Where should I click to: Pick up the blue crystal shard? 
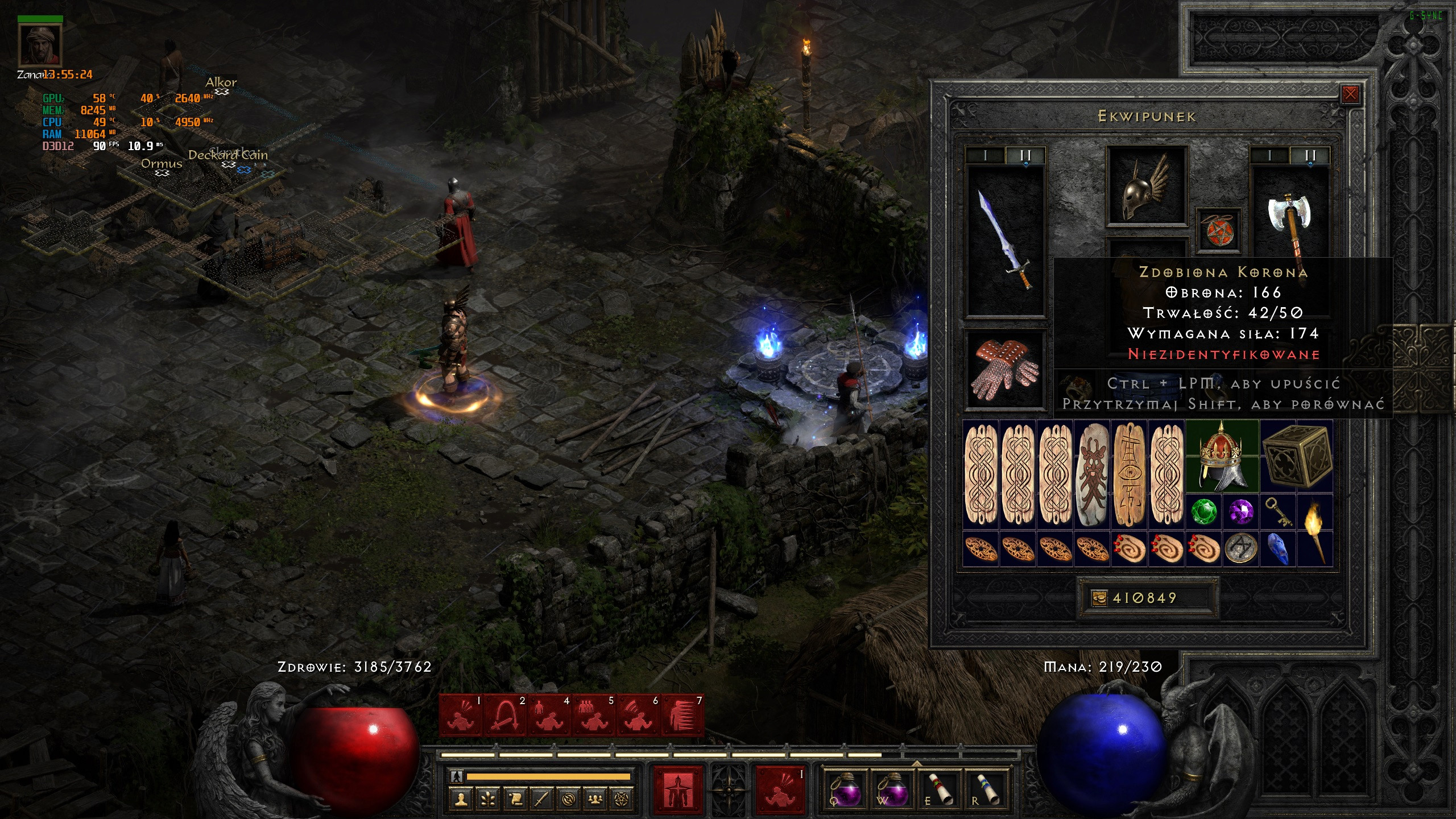click(1278, 549)
